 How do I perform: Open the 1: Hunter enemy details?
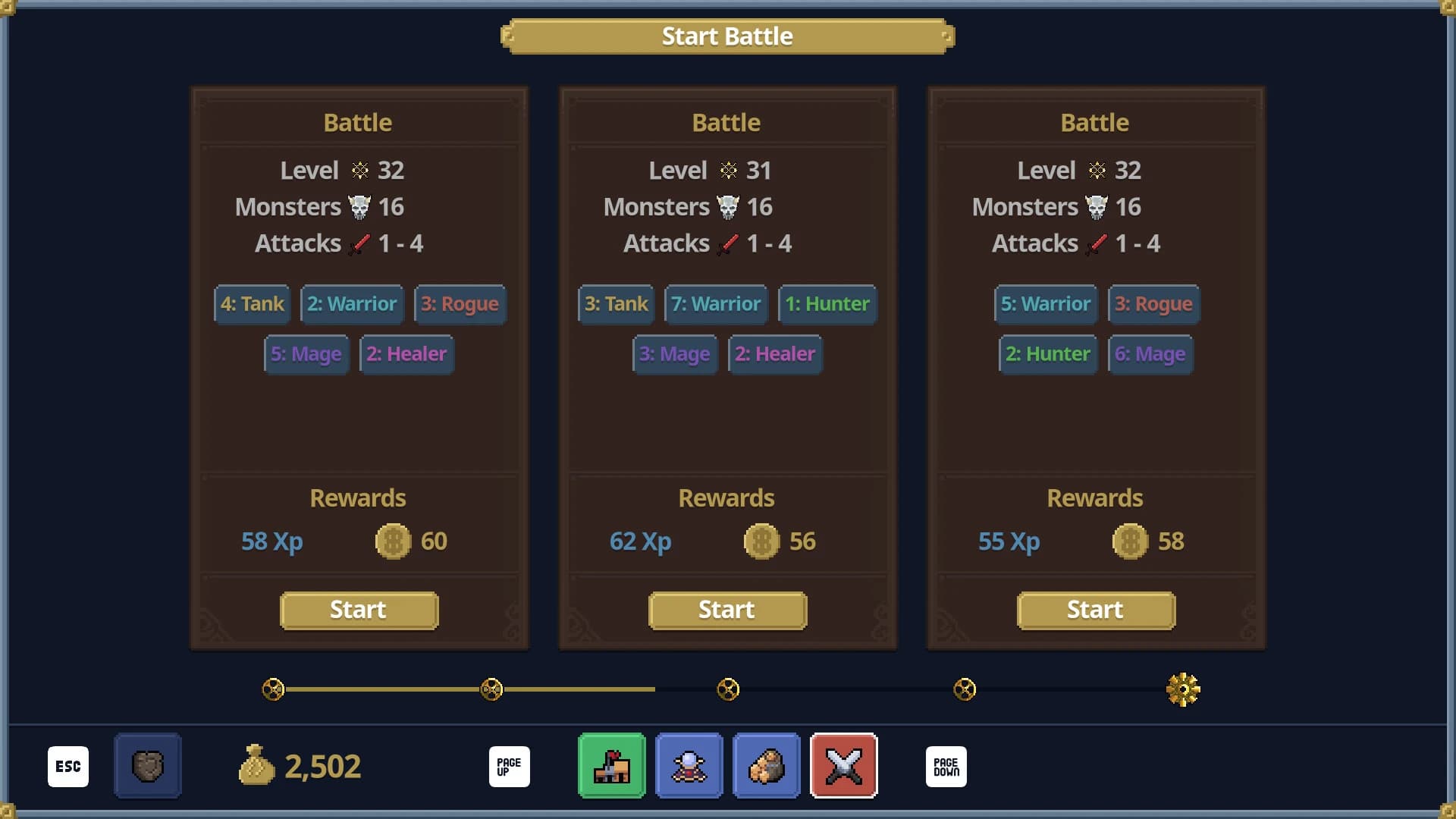point(827,304)
